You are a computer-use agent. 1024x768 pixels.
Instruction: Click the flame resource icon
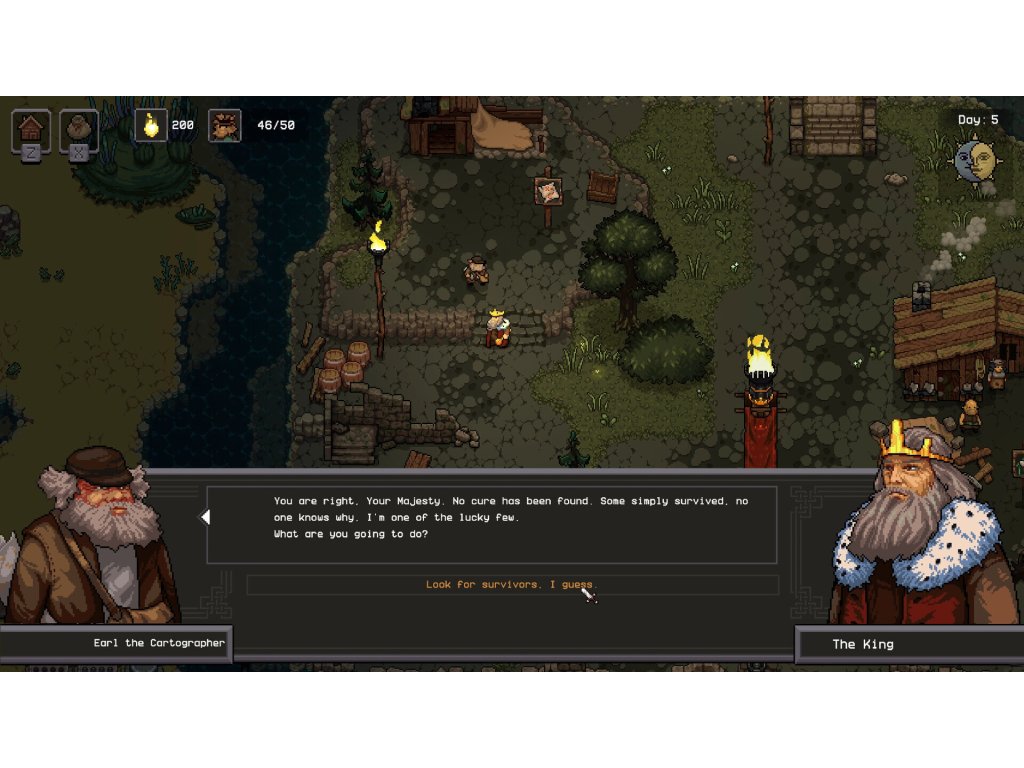(x=151, y=125)
